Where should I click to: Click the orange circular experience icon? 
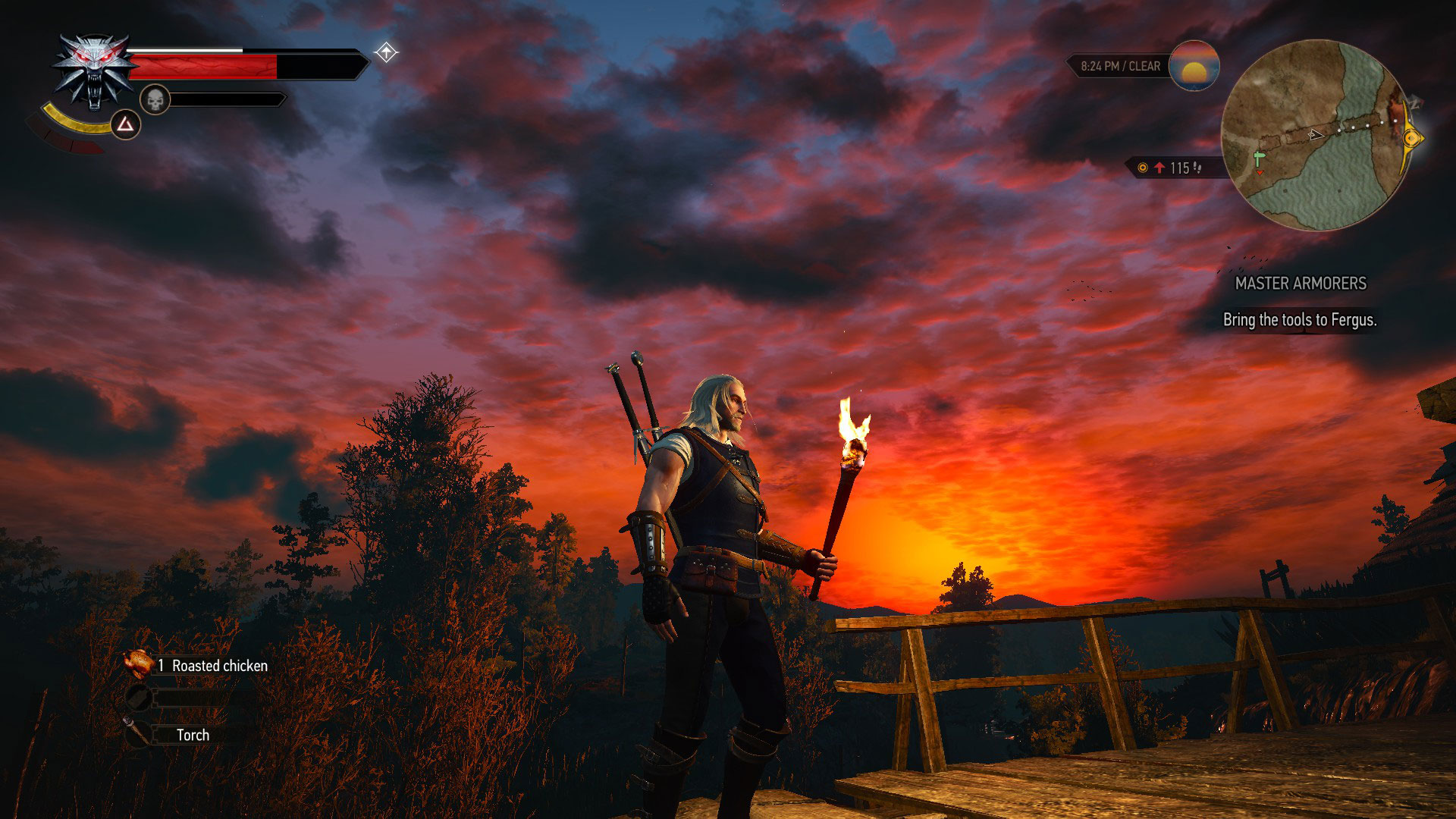[x=1143, y=168]
